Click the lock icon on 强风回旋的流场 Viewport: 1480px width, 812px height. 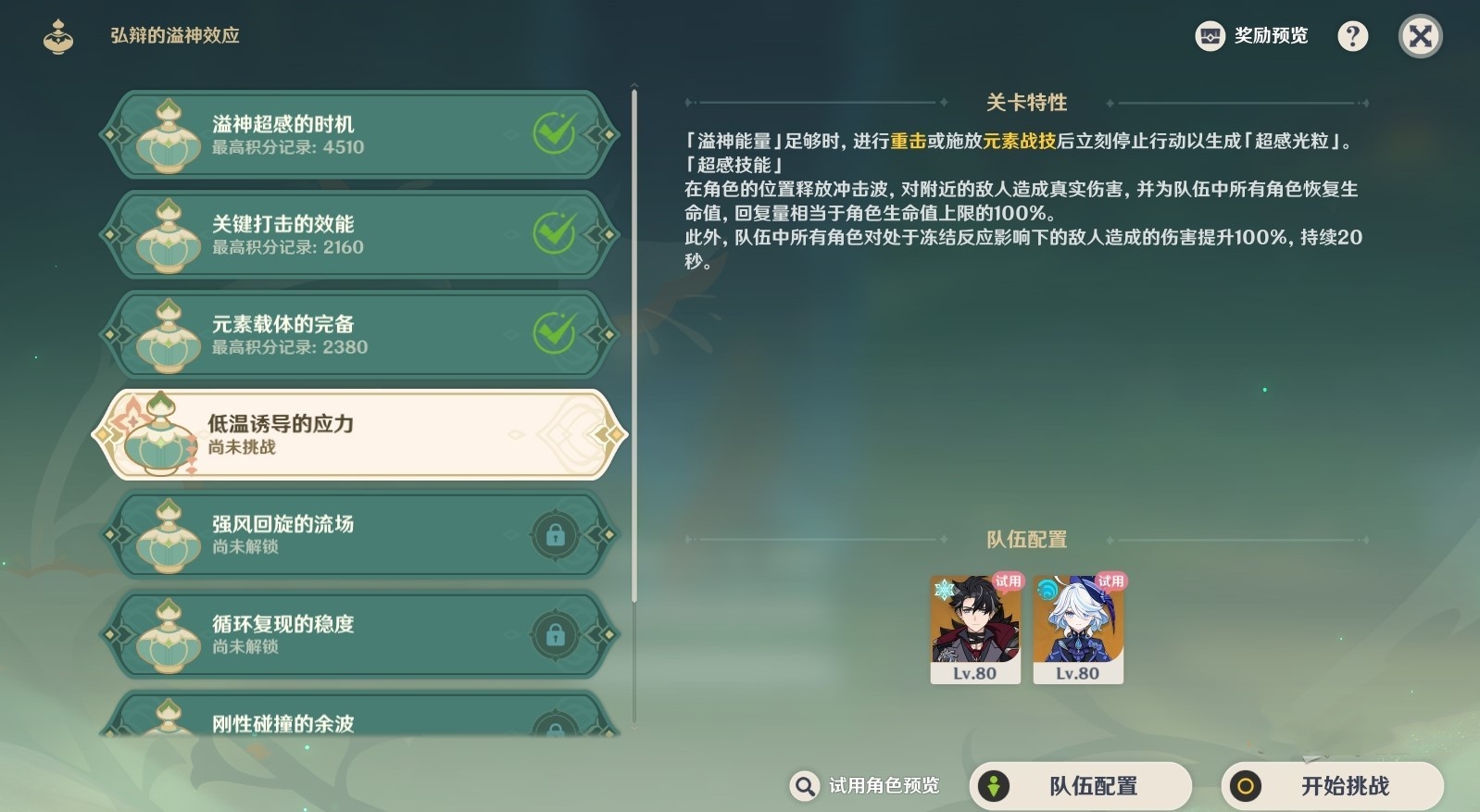[557, 535]
